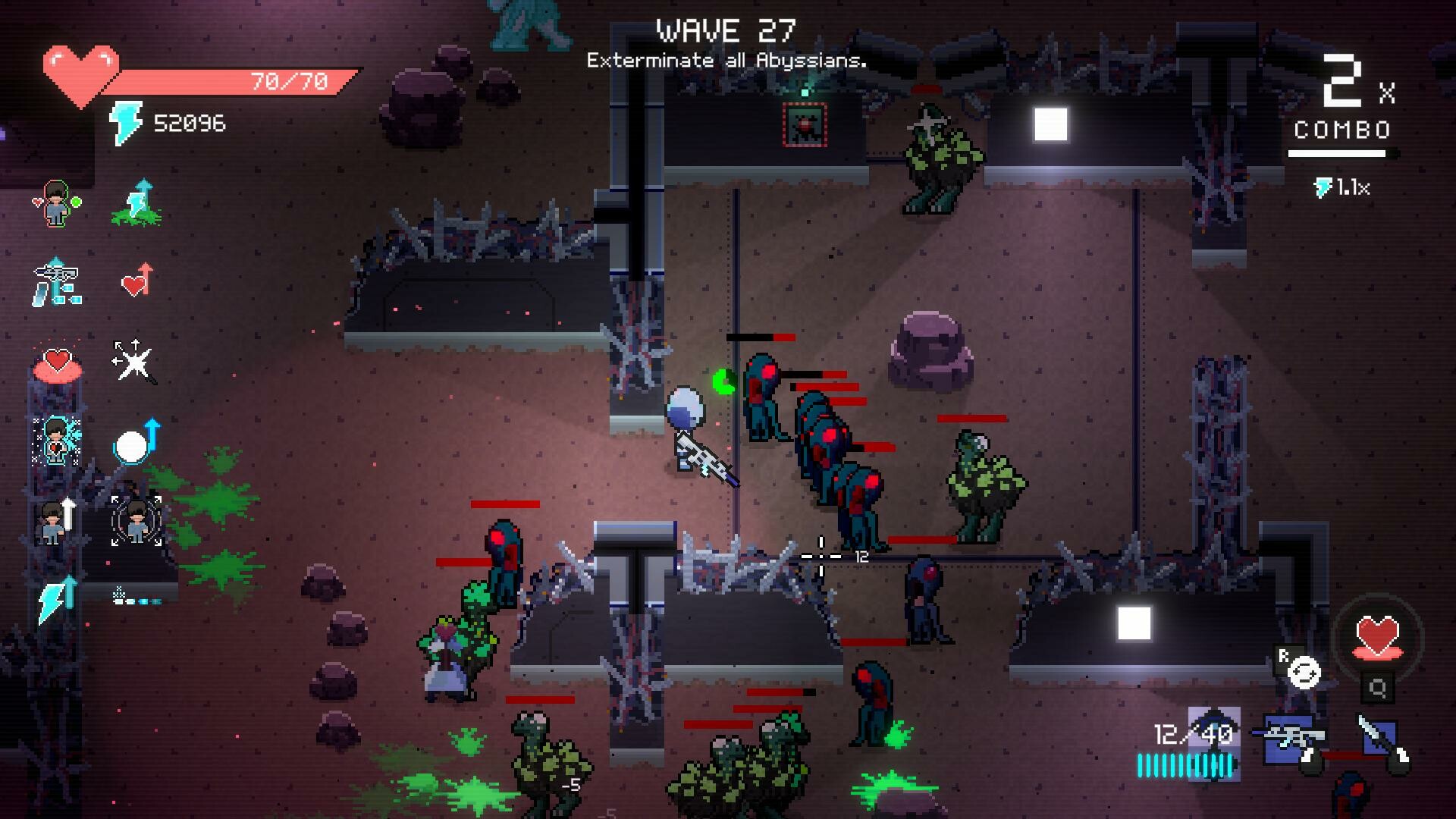
Task: Select the knife melee weapon icon
Action: (x=1377, y=734)
